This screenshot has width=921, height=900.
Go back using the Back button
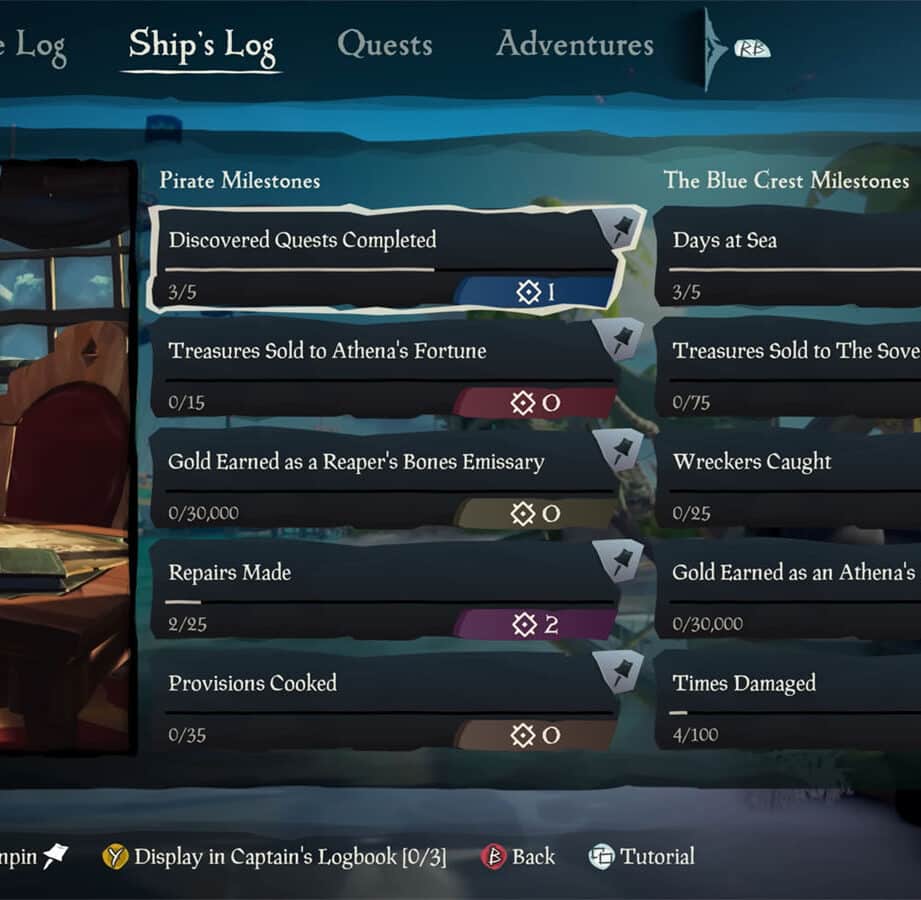click(x=519, y=857)
